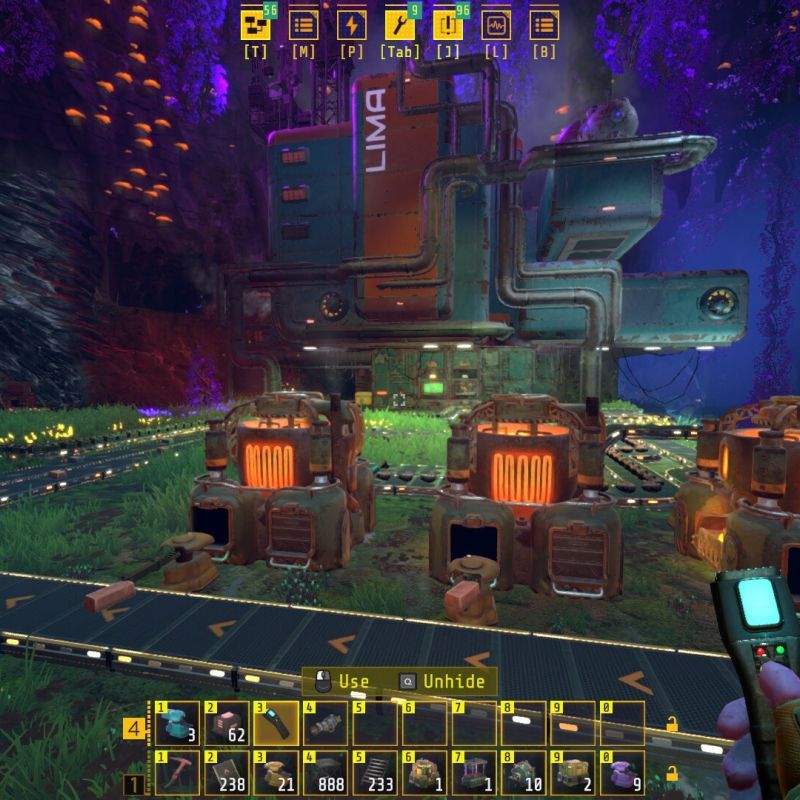This screenshot has height=800, width=800.
Task: Toggle the padlock beside the upper hotbar row
Action: [672, 724]
